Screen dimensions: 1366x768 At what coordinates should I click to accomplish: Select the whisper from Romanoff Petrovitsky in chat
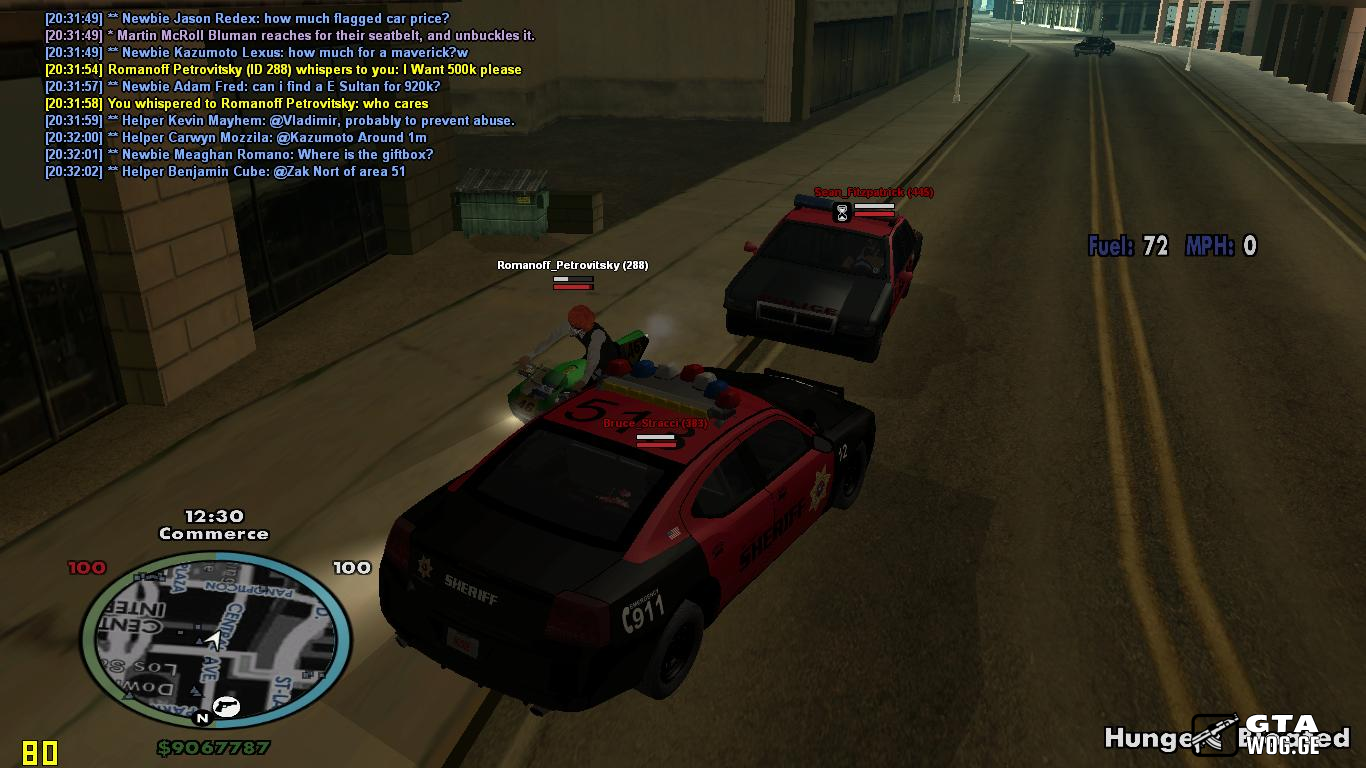(x=314, y=70)
